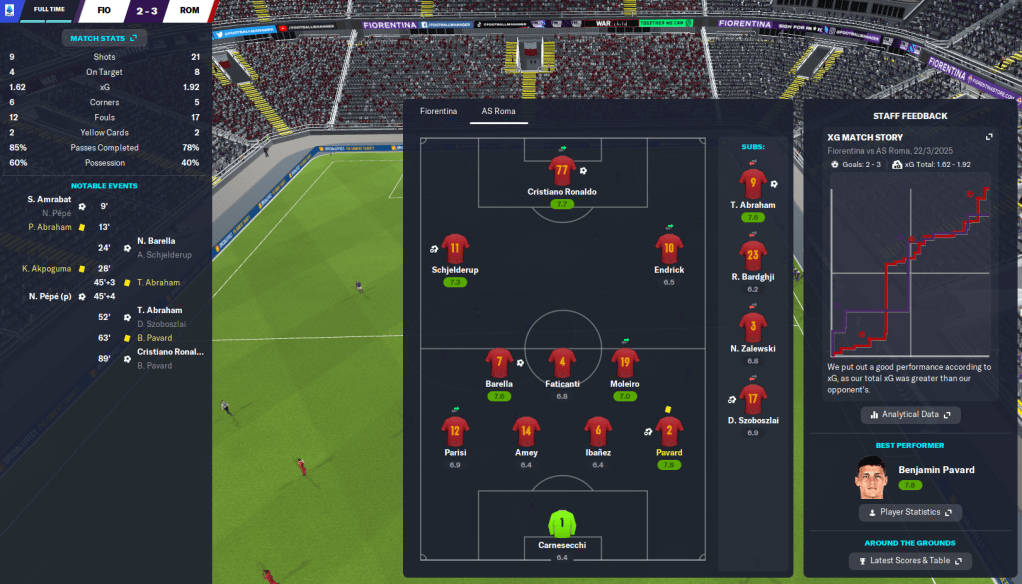Select Pavard in the defensive line
Image resolution: width=1022 pixels, height=584 pixels.
pyautogui.click(x=669, y=431)
